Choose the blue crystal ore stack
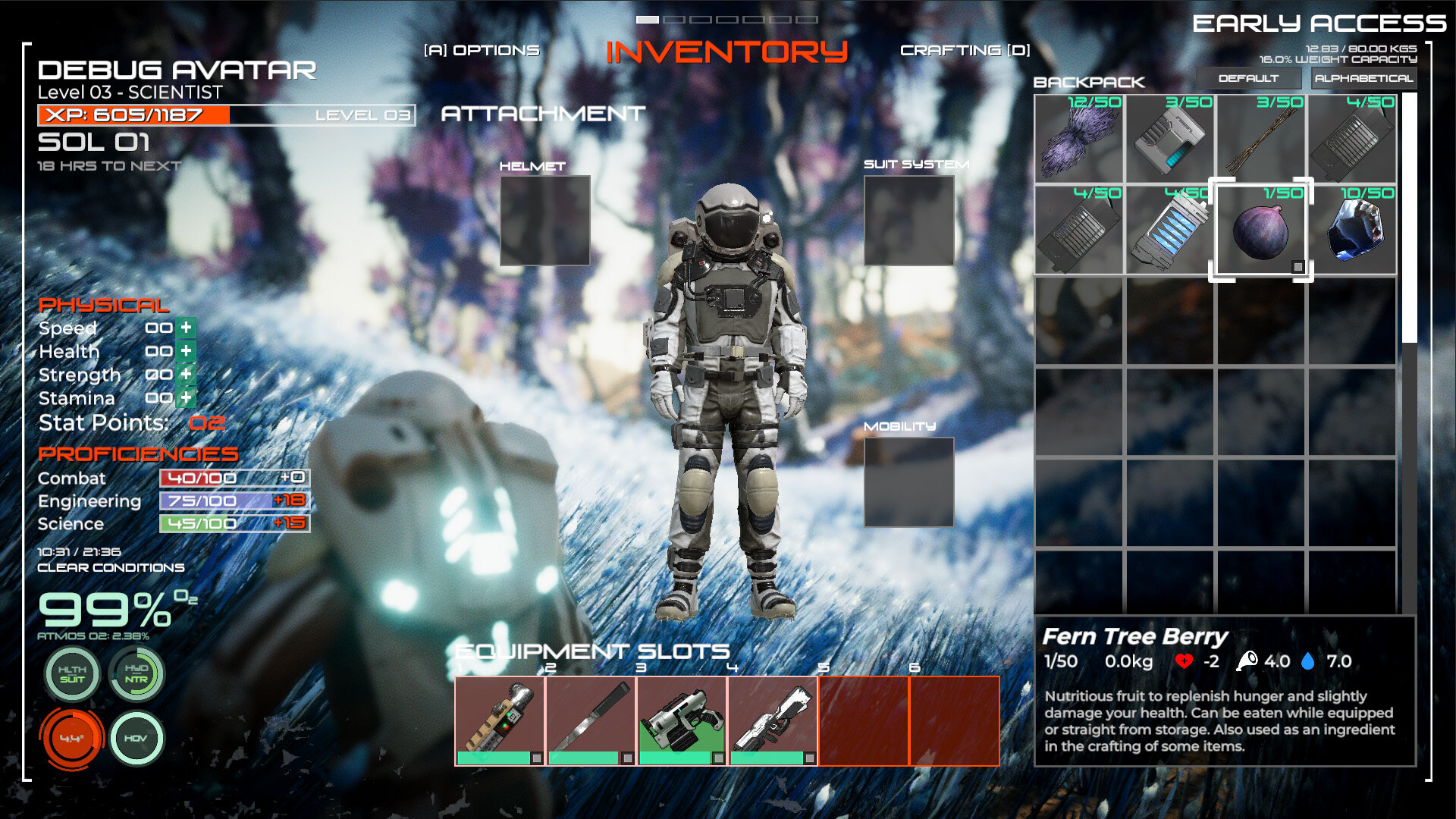Viewport: 1456px width, 819px height. tap(1351, 229)
